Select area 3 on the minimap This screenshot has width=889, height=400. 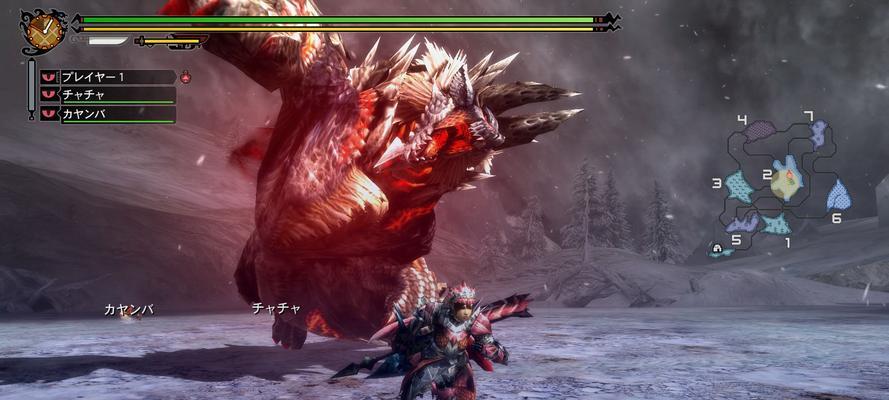tap(739, 187)
